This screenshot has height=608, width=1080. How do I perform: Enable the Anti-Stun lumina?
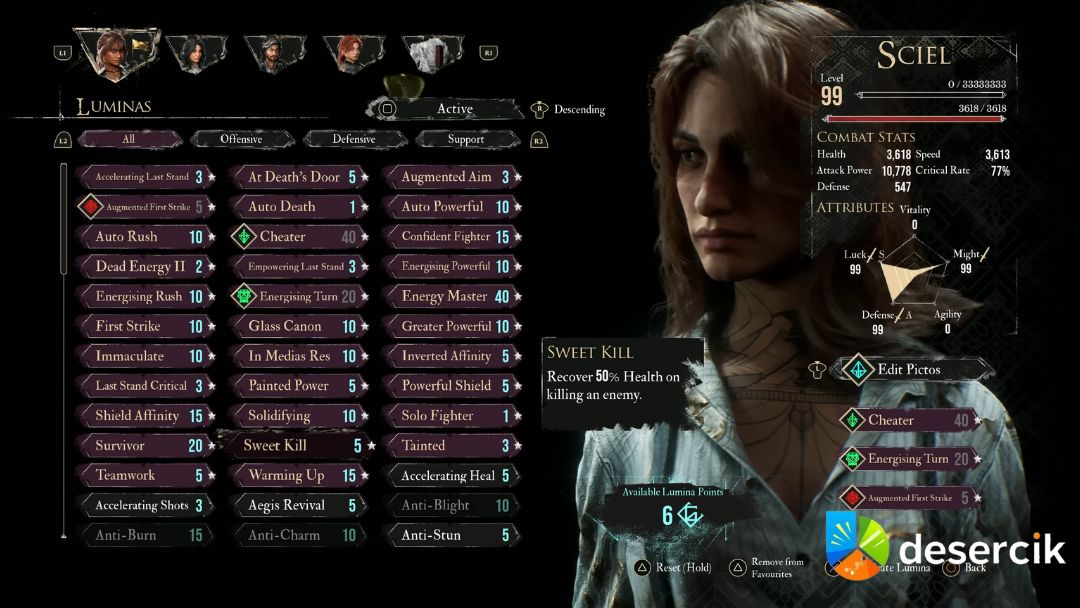(x=449, y=535)
